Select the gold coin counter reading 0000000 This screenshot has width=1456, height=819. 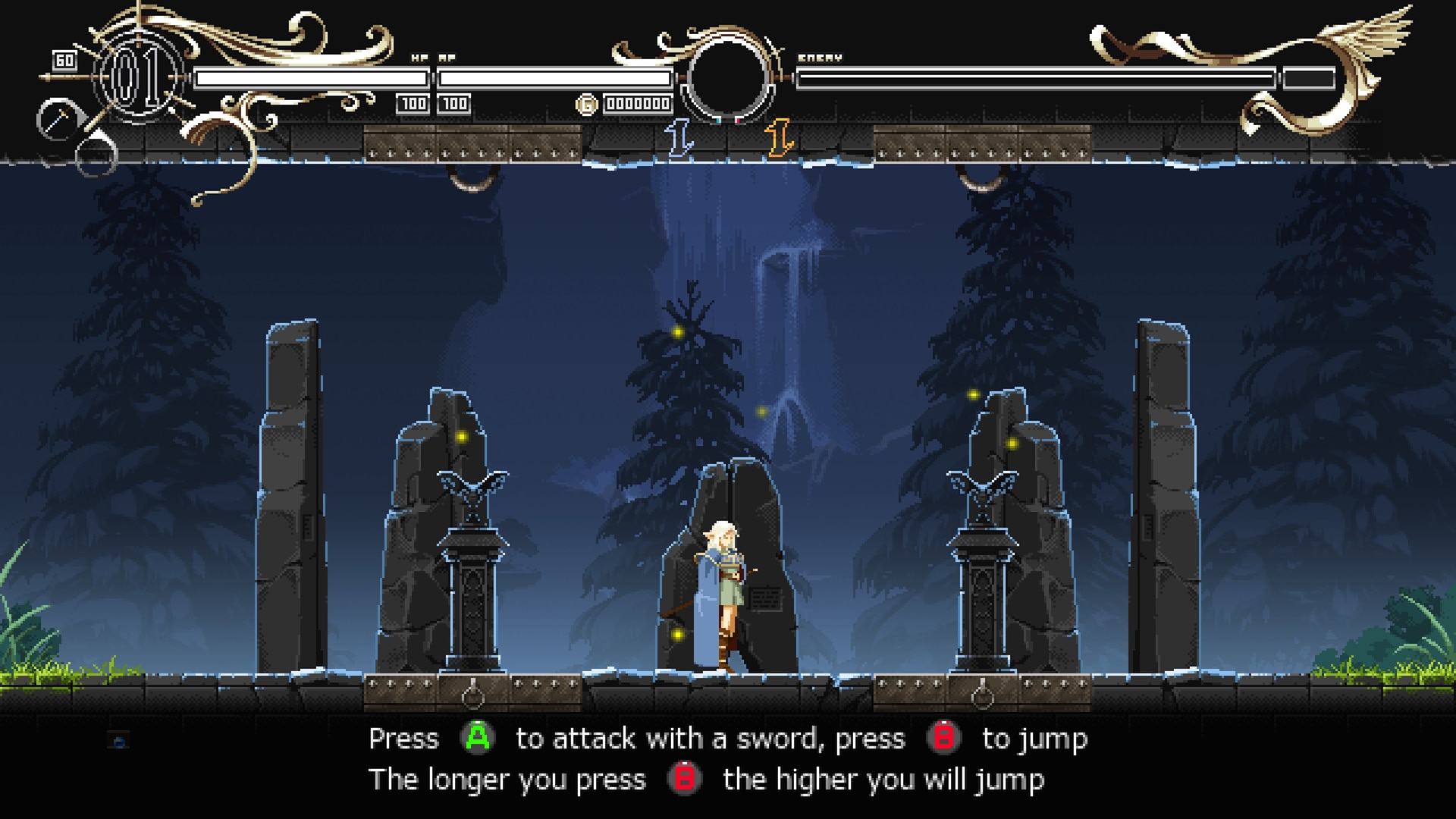tap(637, 102)
